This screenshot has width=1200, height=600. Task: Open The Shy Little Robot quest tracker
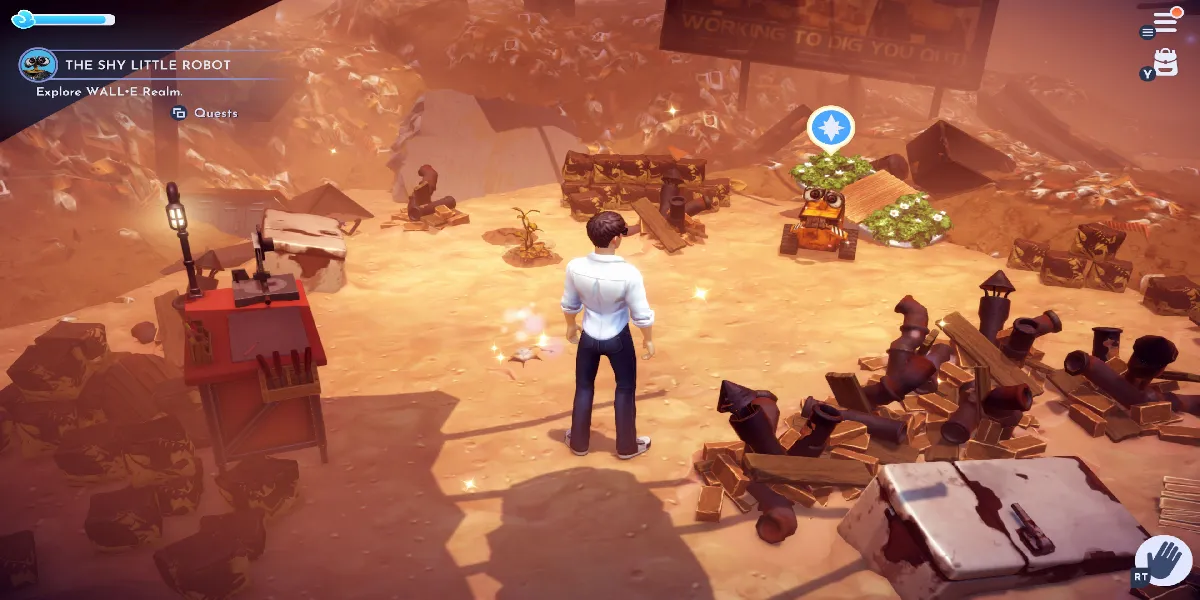click(x=148, y=65)
